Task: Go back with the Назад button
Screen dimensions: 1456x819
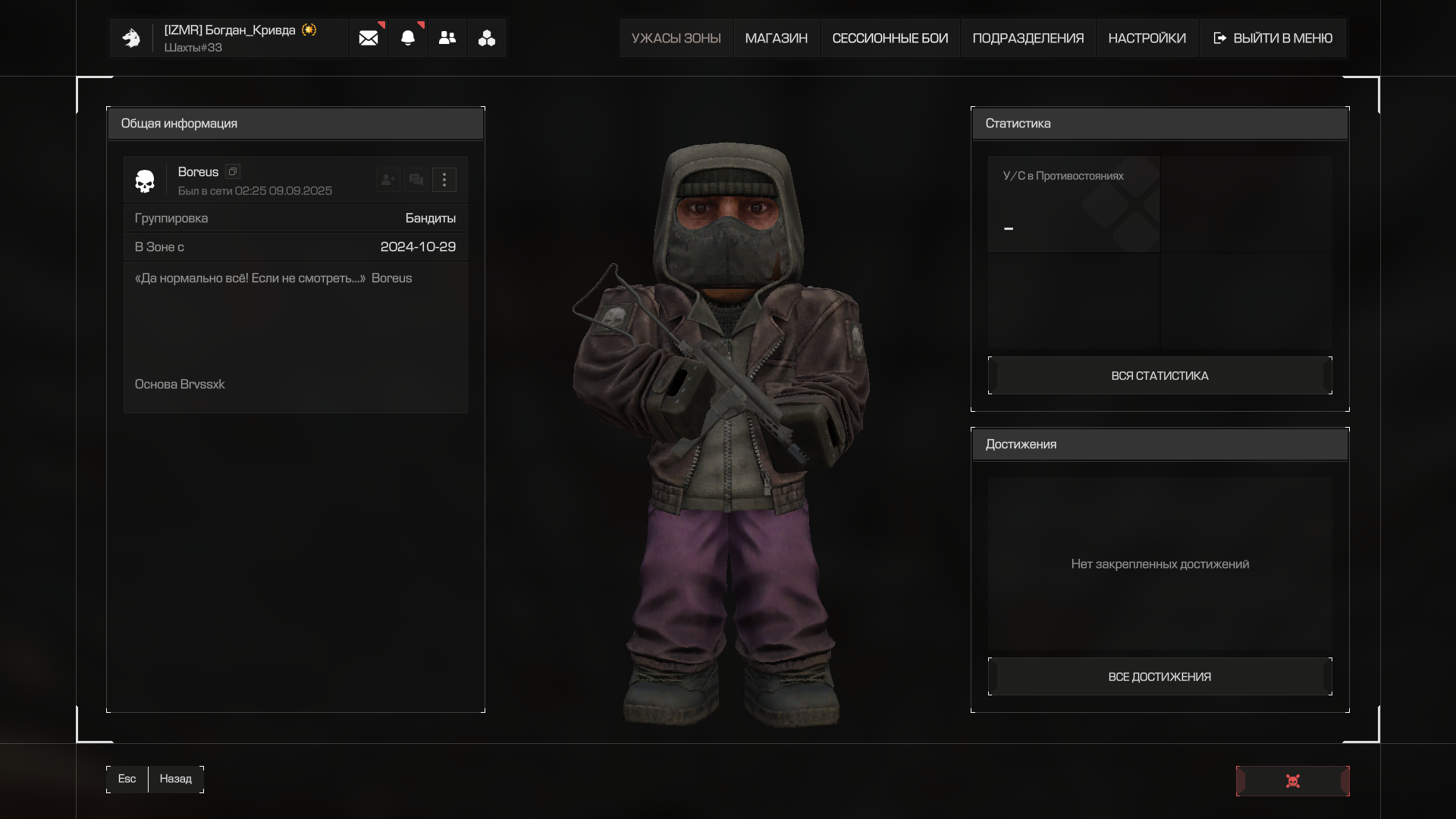Action: [175, 779]
